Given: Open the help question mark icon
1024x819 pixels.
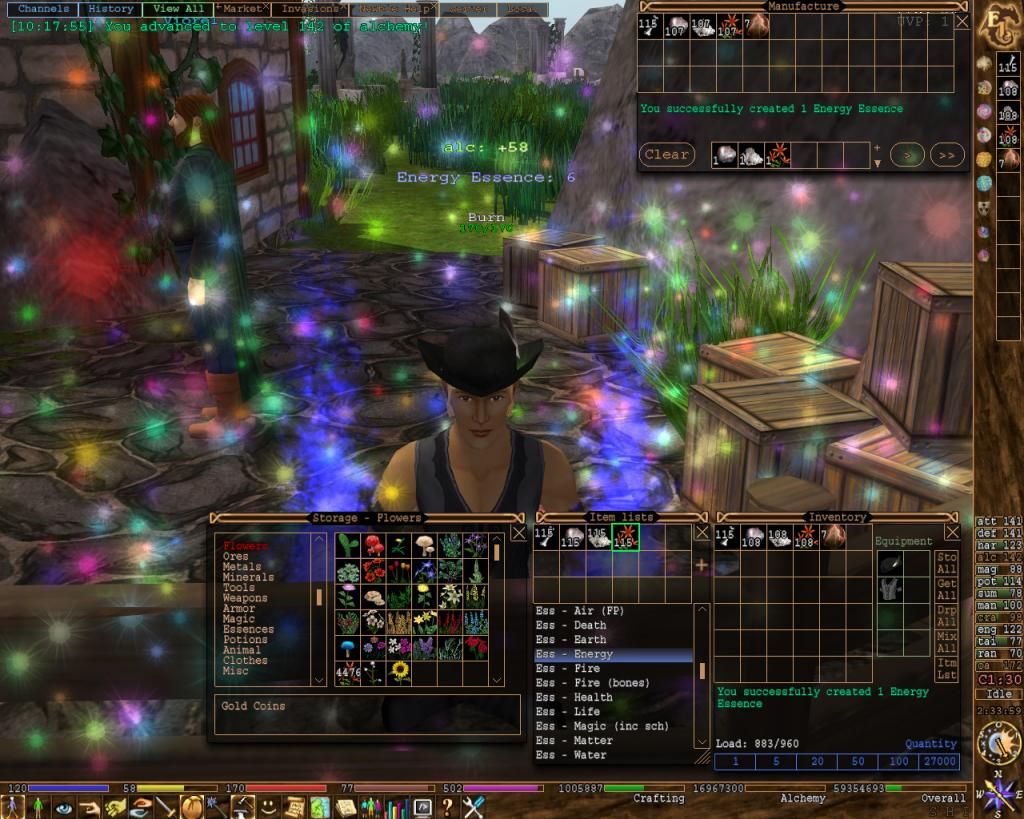Looking at the screenshot, I should (447, 806).
